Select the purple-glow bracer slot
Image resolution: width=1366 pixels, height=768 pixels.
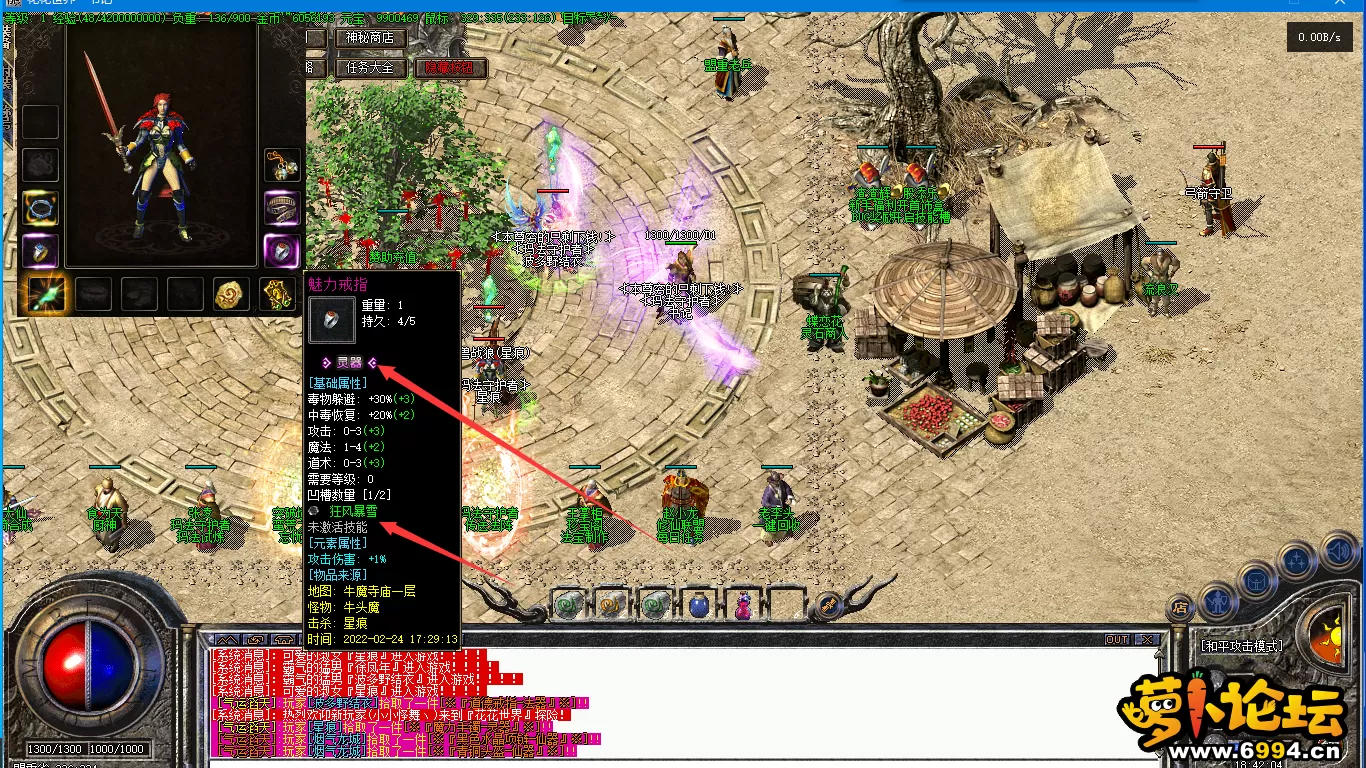coord(282,208)
